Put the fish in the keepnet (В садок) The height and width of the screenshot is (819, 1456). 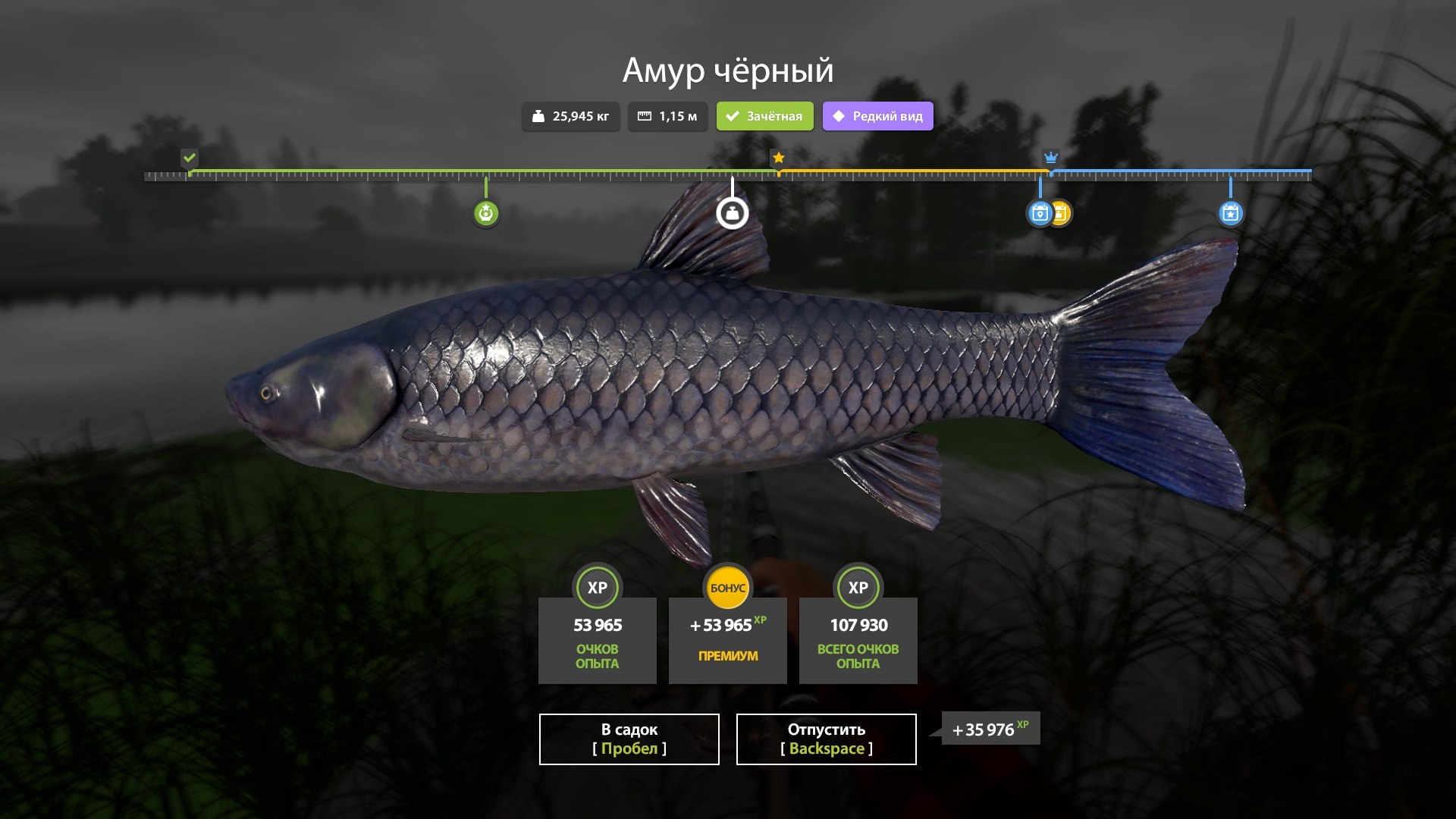[629, 739]
